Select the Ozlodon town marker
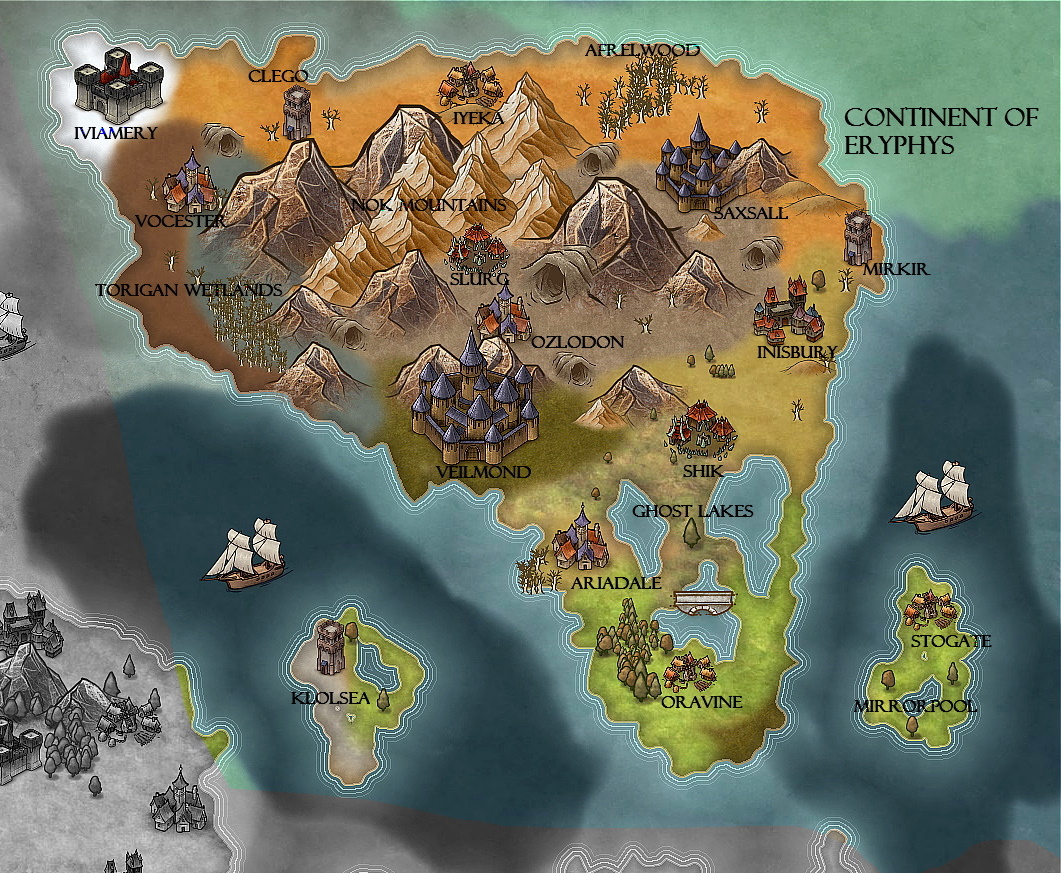This screenshot has height=873, width=1061. (x=503, y=313)
